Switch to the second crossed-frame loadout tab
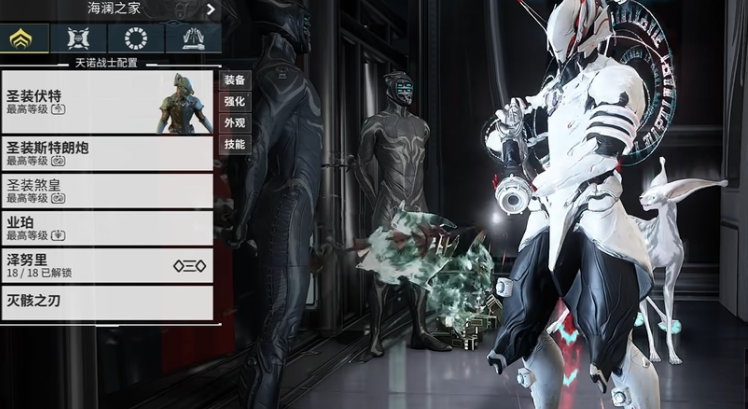This screenshot has width=748, height=409. [79, 39]
